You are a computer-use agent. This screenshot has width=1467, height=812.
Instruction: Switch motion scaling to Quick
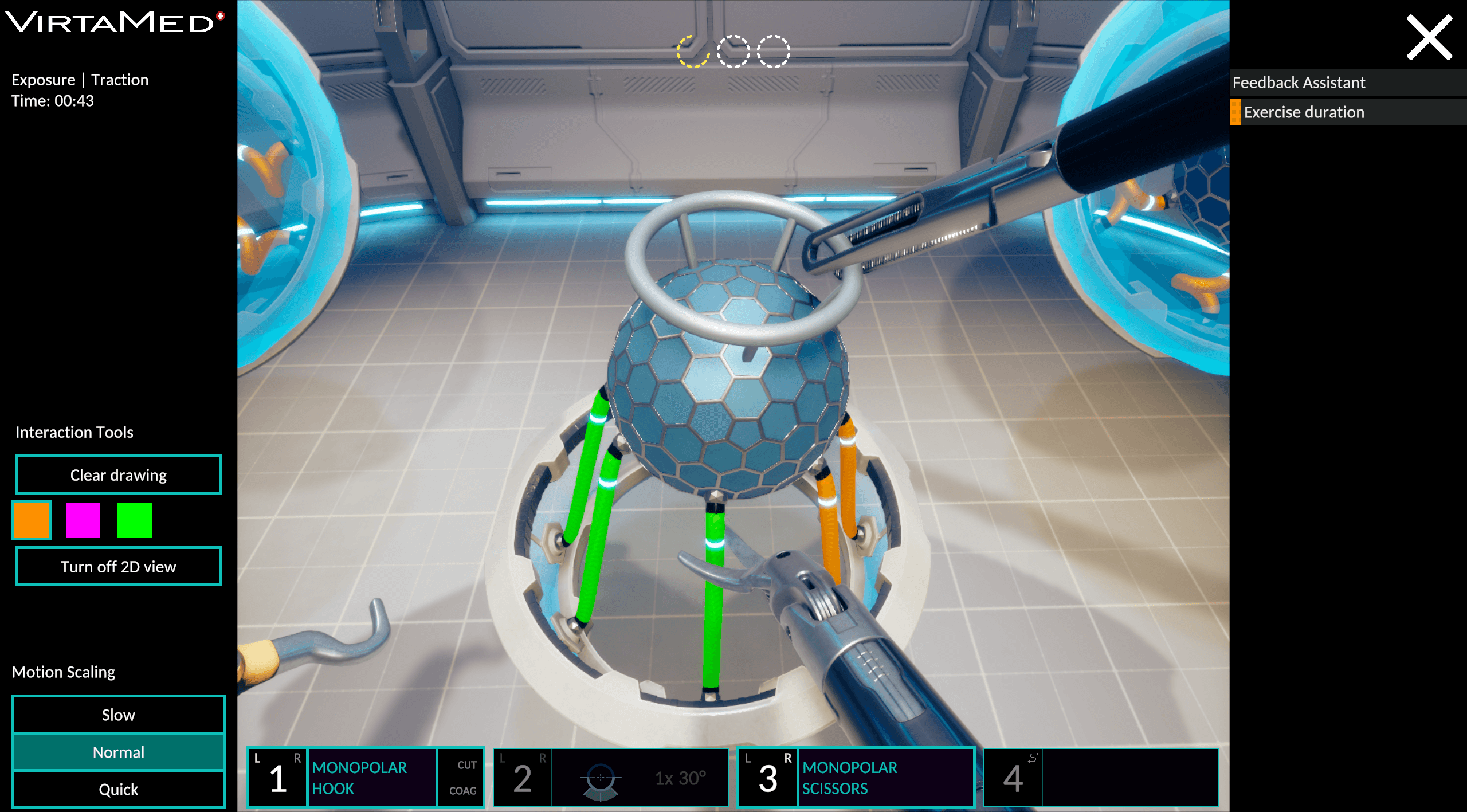[118, 789]
